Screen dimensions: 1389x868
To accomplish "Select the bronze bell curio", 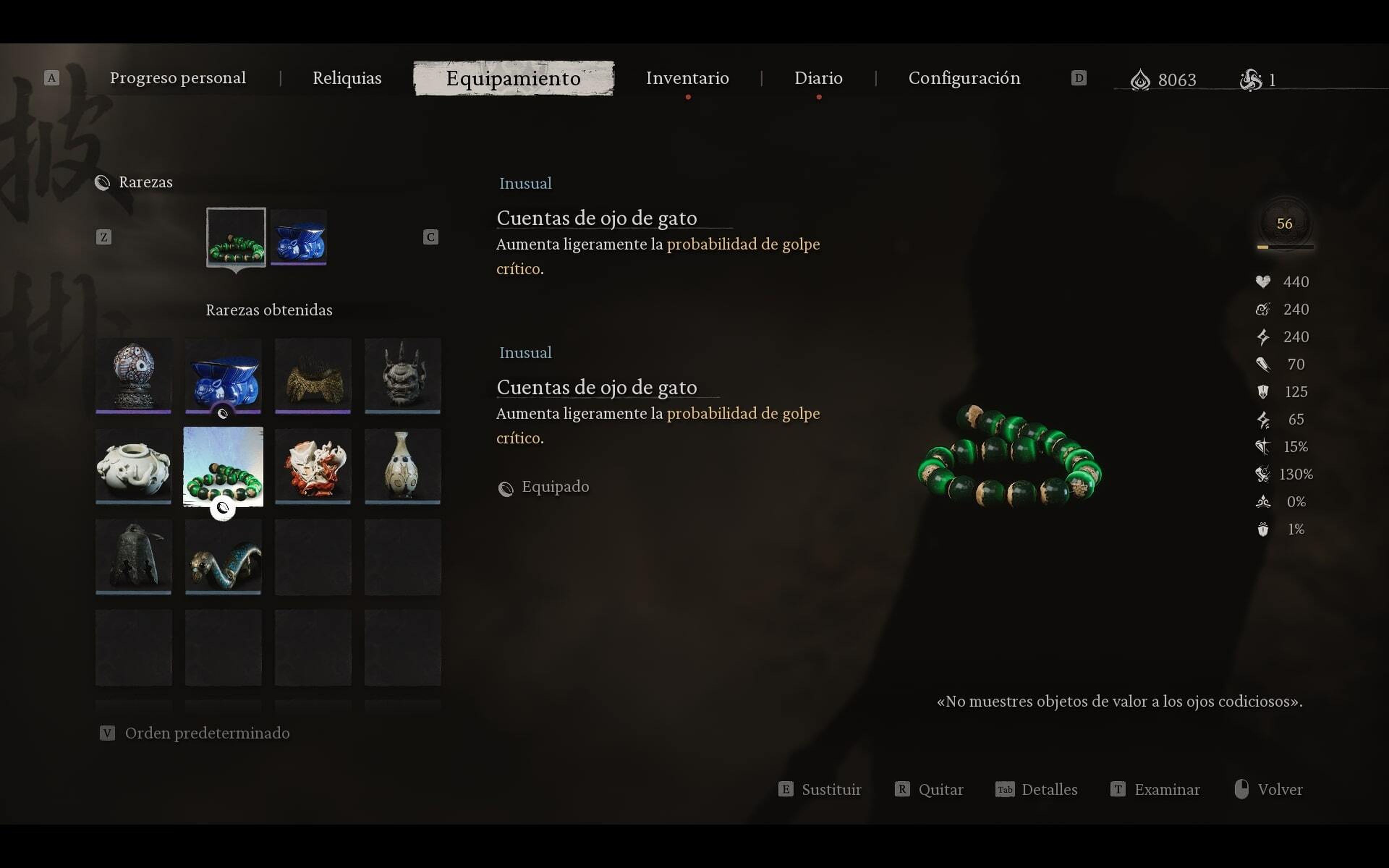I will [133, 556].
